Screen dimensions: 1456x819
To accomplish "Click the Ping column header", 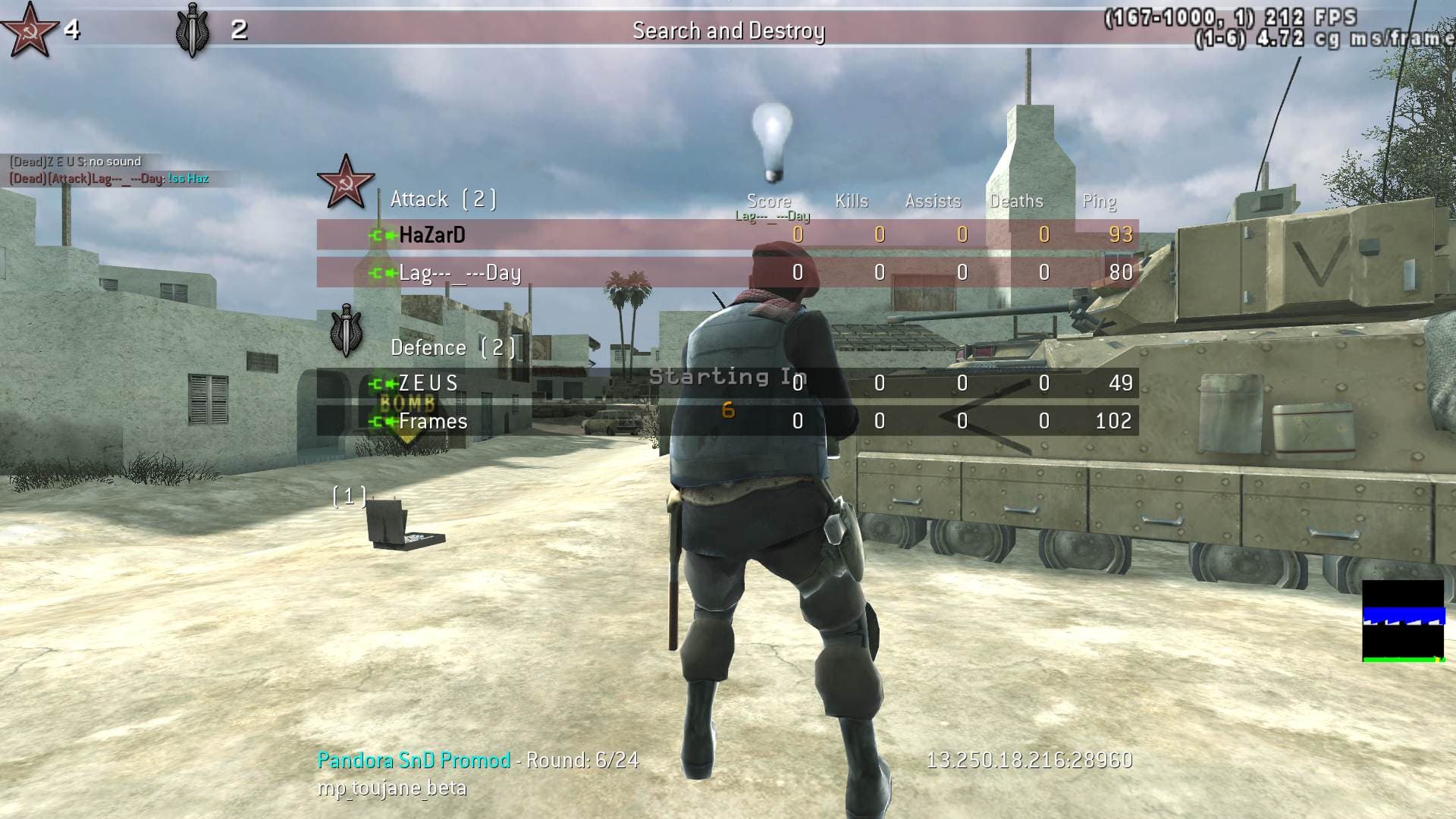I will pyautogui.click(x=1099, y=201).
